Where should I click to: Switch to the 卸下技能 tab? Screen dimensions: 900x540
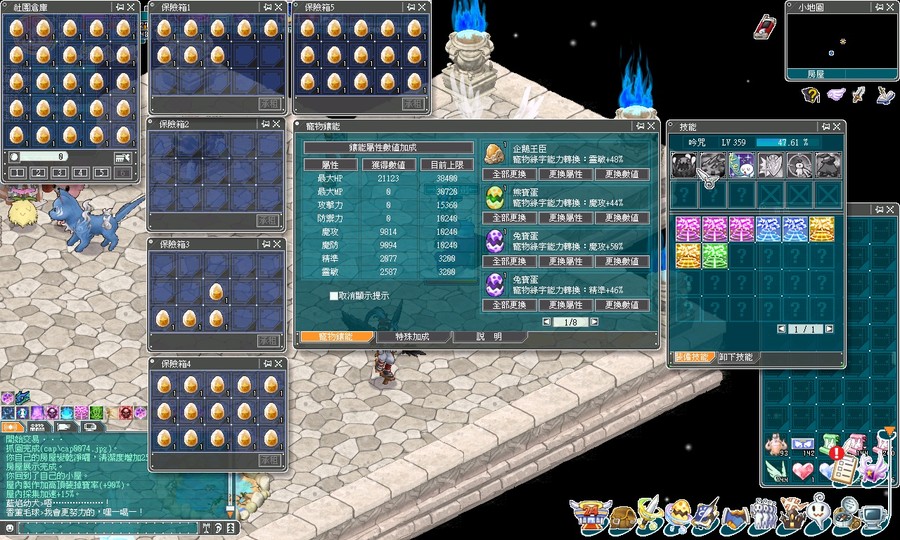pyautogui.click(x=736, y=357)
